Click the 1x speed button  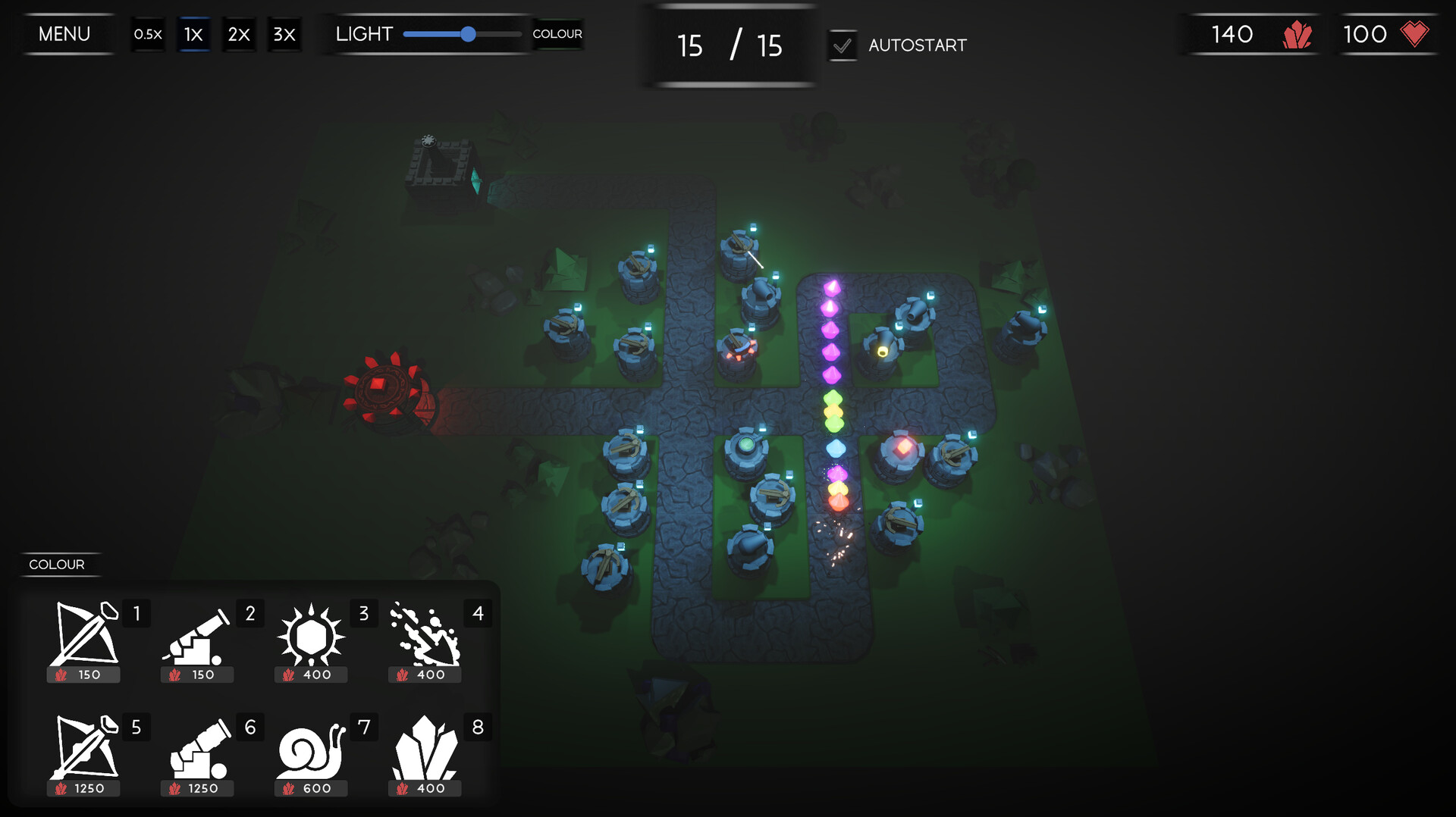193,34
